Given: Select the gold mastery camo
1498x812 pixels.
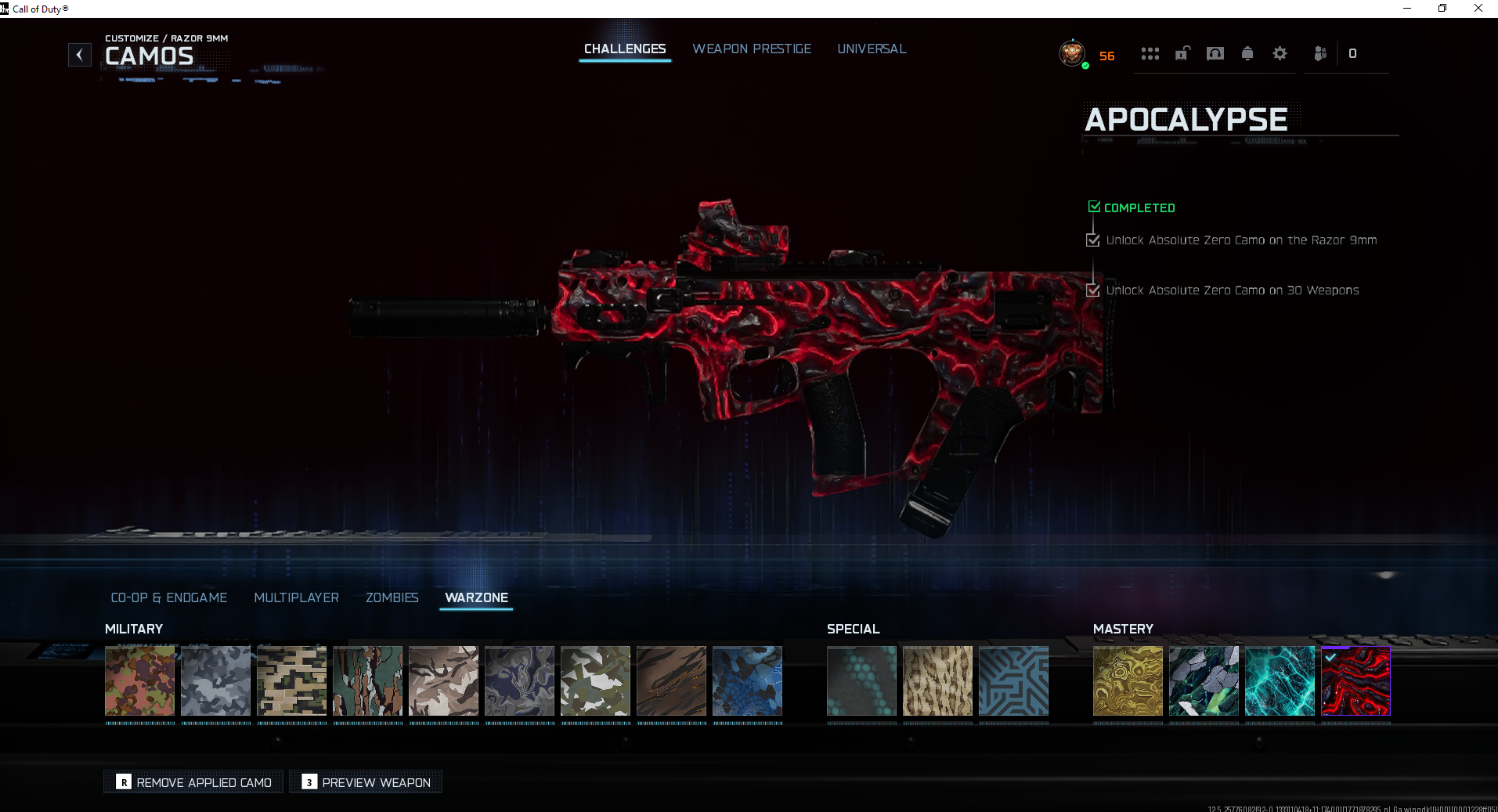Looking at the screenshot, I should 1128,680.
